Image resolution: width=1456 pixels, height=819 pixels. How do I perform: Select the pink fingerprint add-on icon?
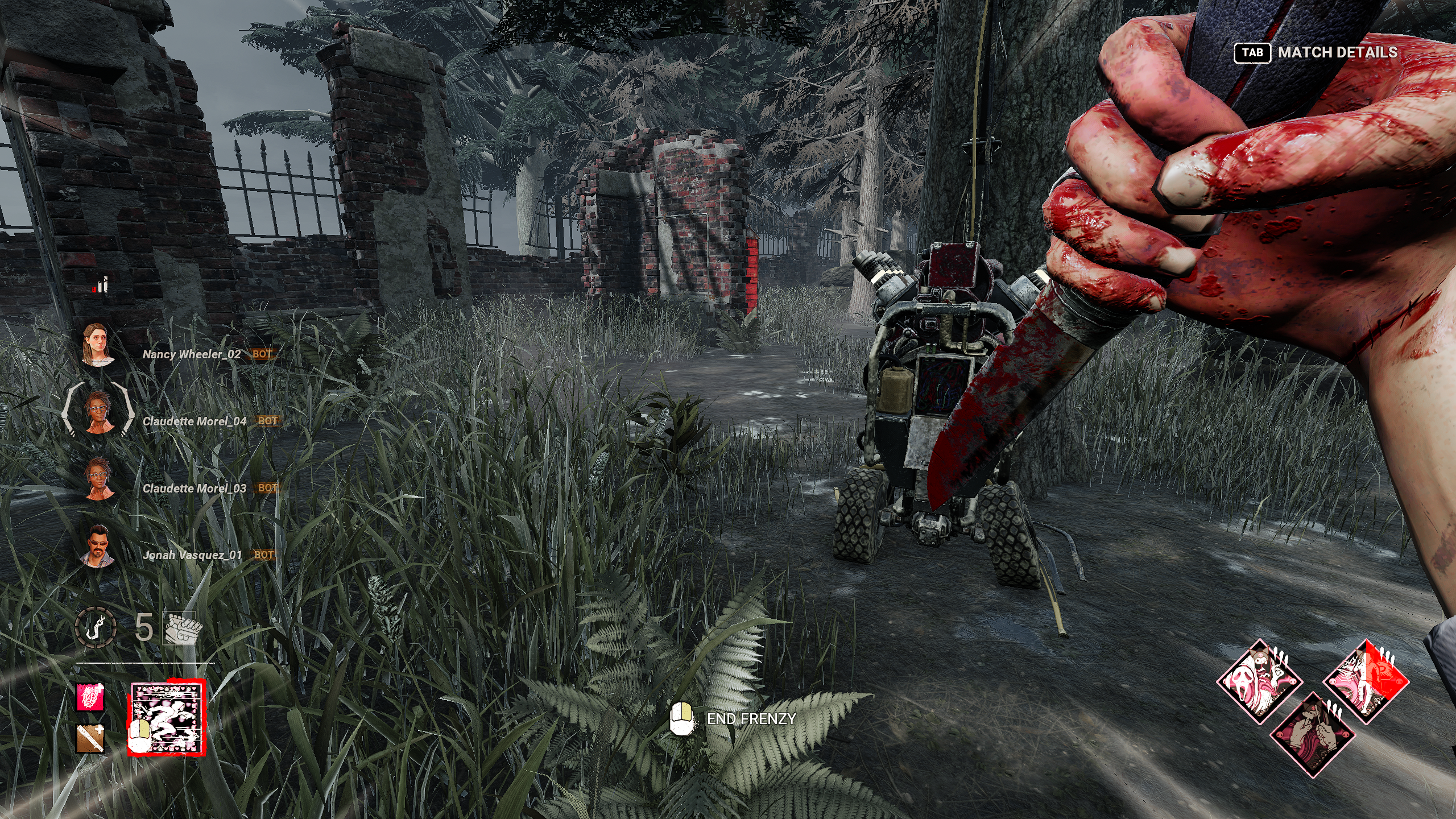click(91, 697)
